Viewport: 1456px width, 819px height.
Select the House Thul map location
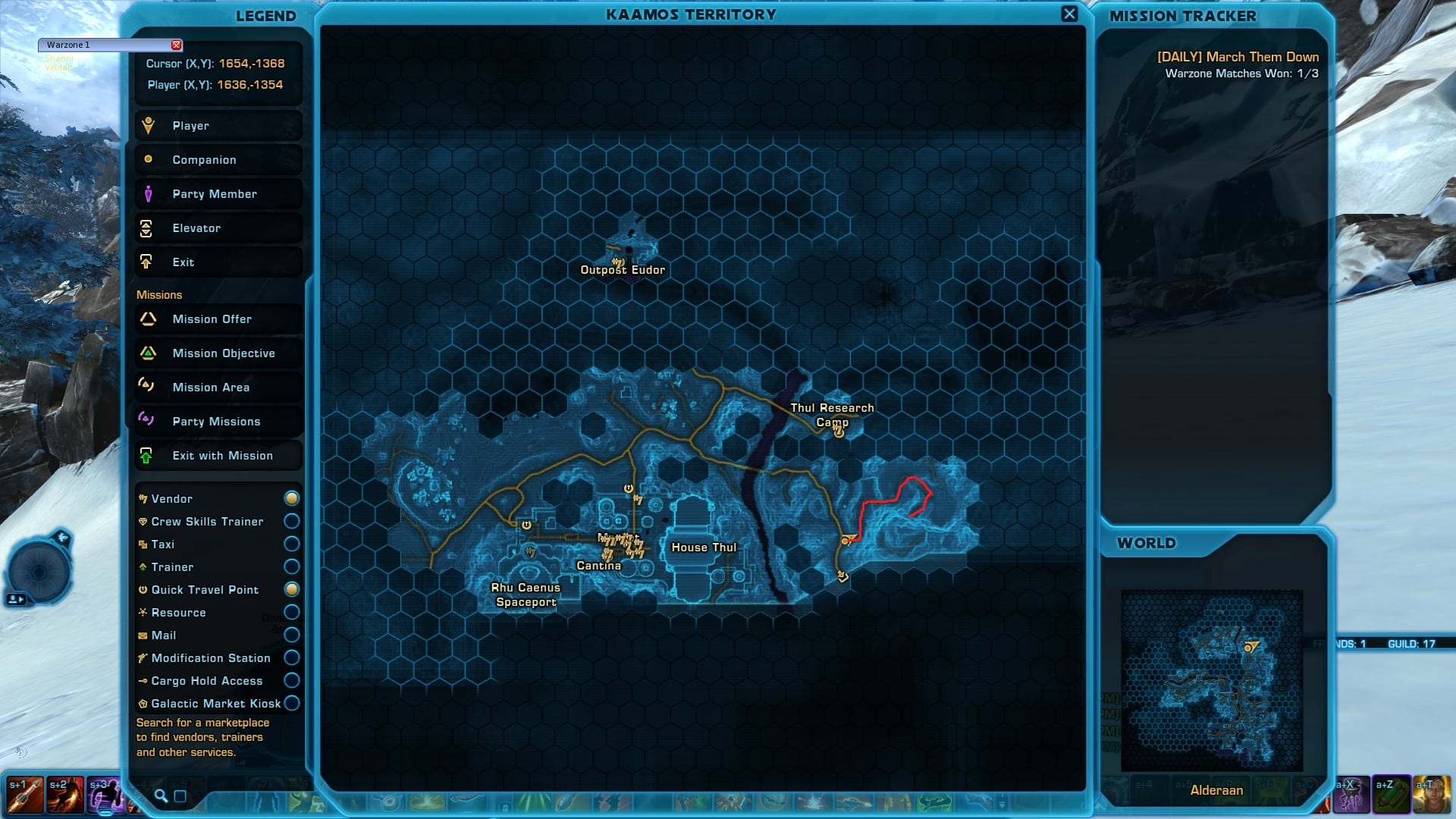[704, 548]
